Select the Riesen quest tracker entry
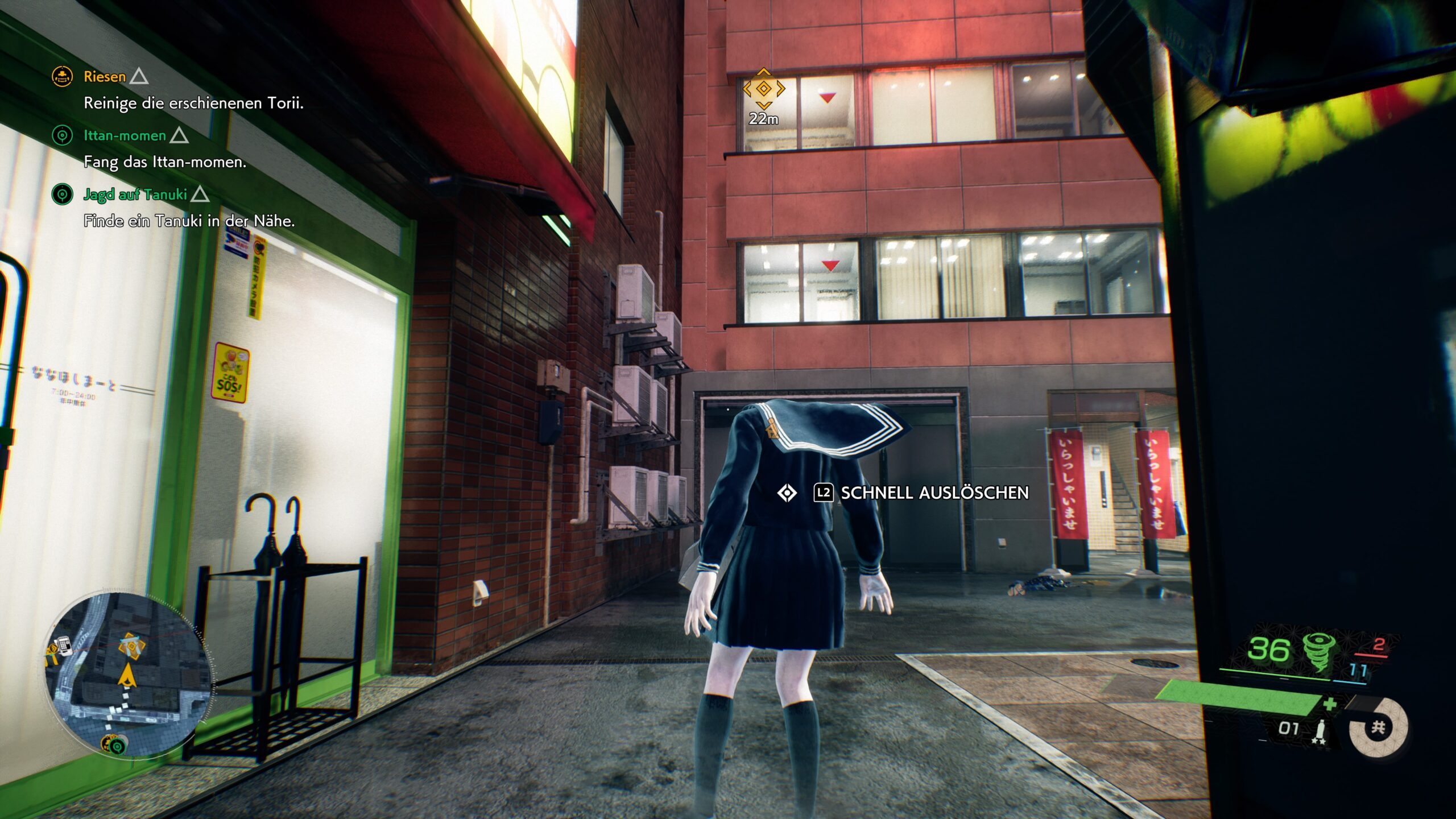 (105, 77)
